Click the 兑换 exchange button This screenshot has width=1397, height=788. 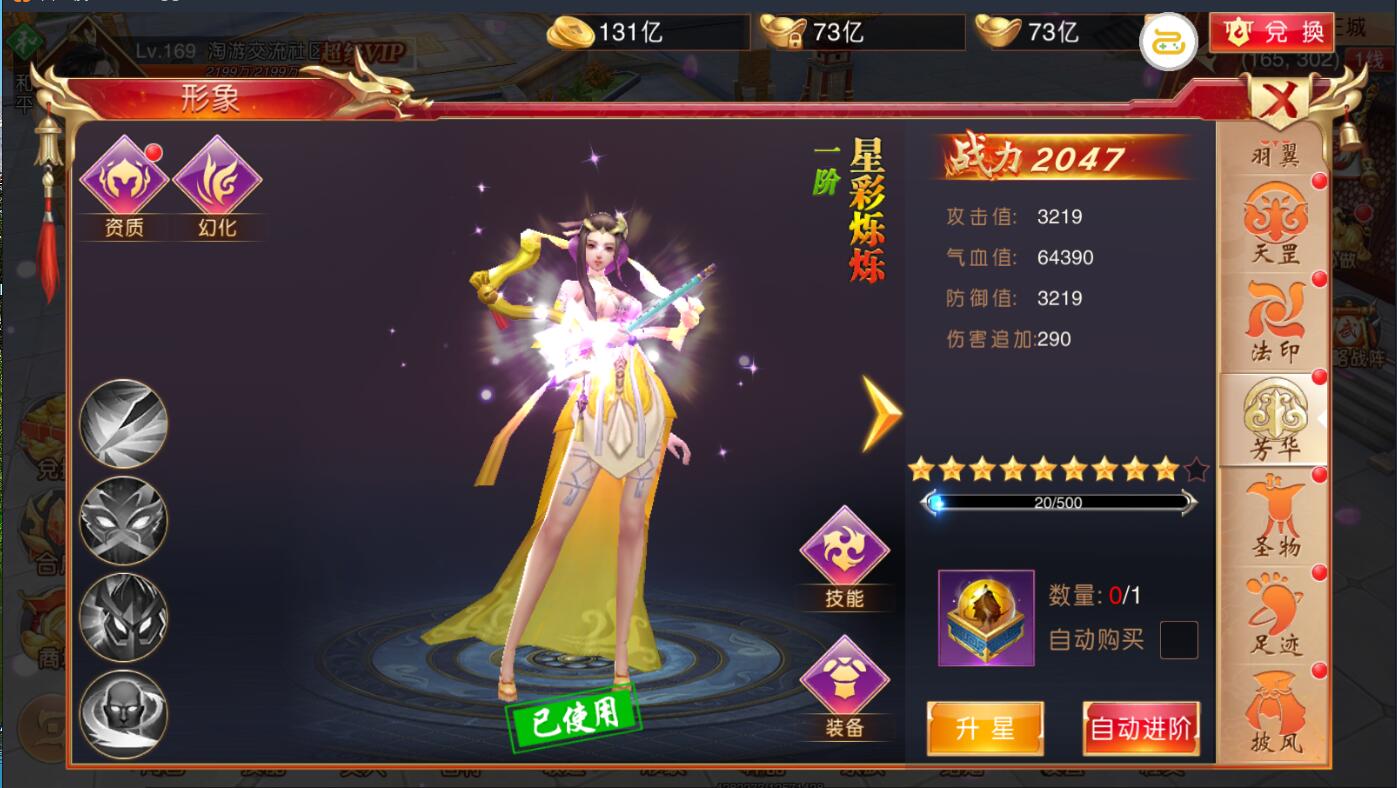pos(1271,32)
